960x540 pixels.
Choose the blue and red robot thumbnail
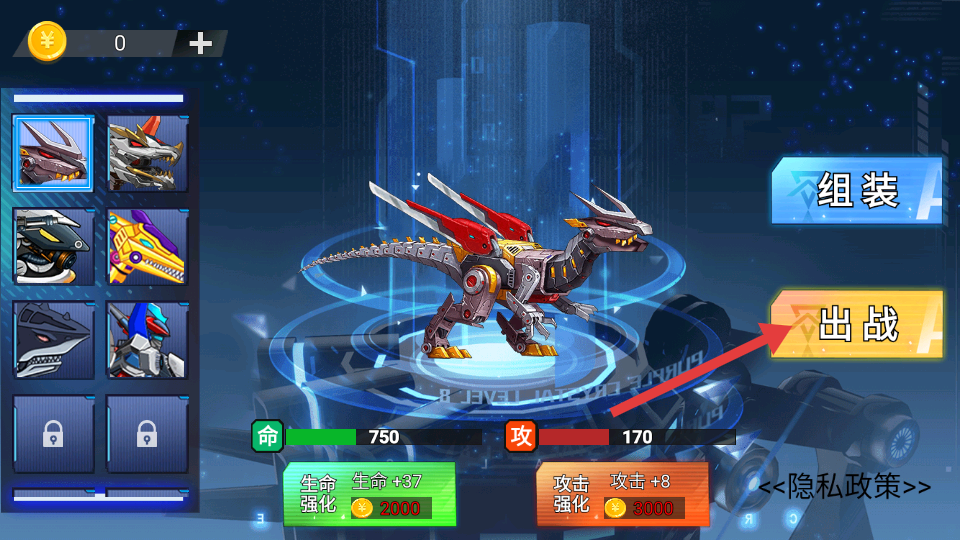click(147, 340)
